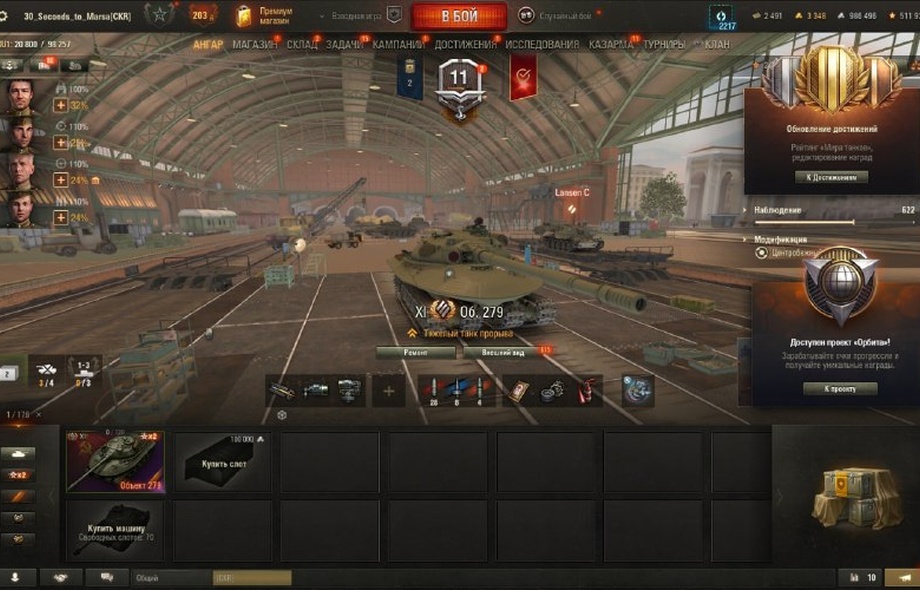Go to the «КАМПАНИИ» tab
Viewport: 920px width, 590px height.
pos(398,45)
